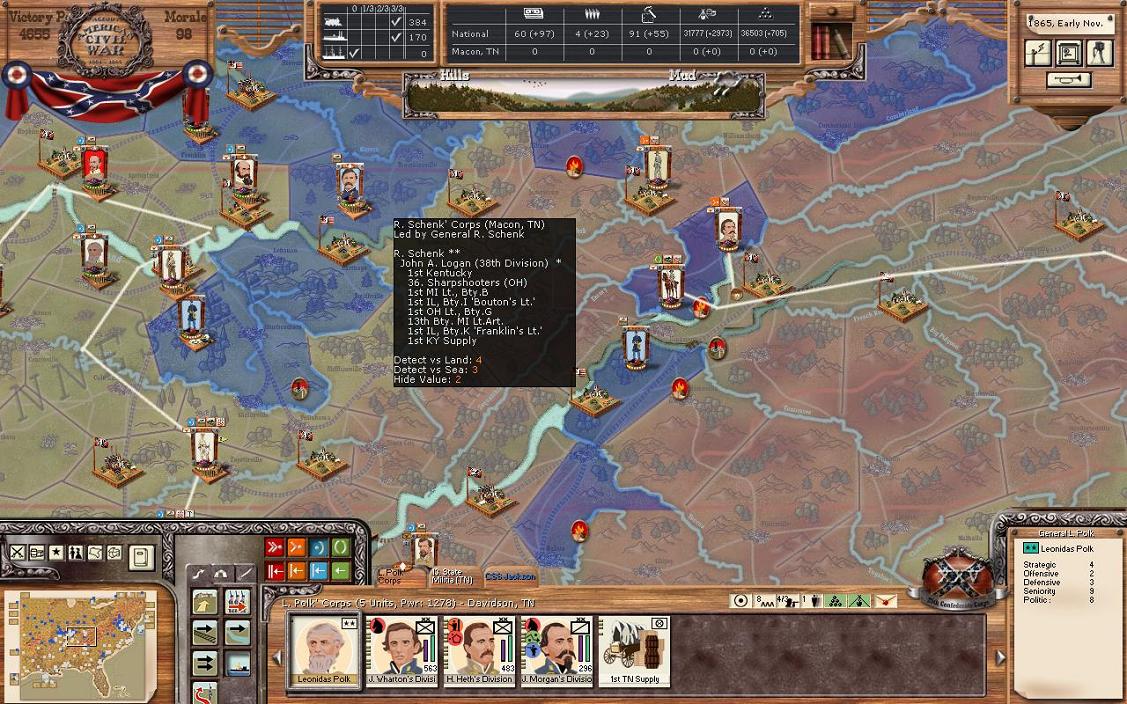Set the red assault posture
Viewport: 1127px width, 704px height.
tap(275, 548)
